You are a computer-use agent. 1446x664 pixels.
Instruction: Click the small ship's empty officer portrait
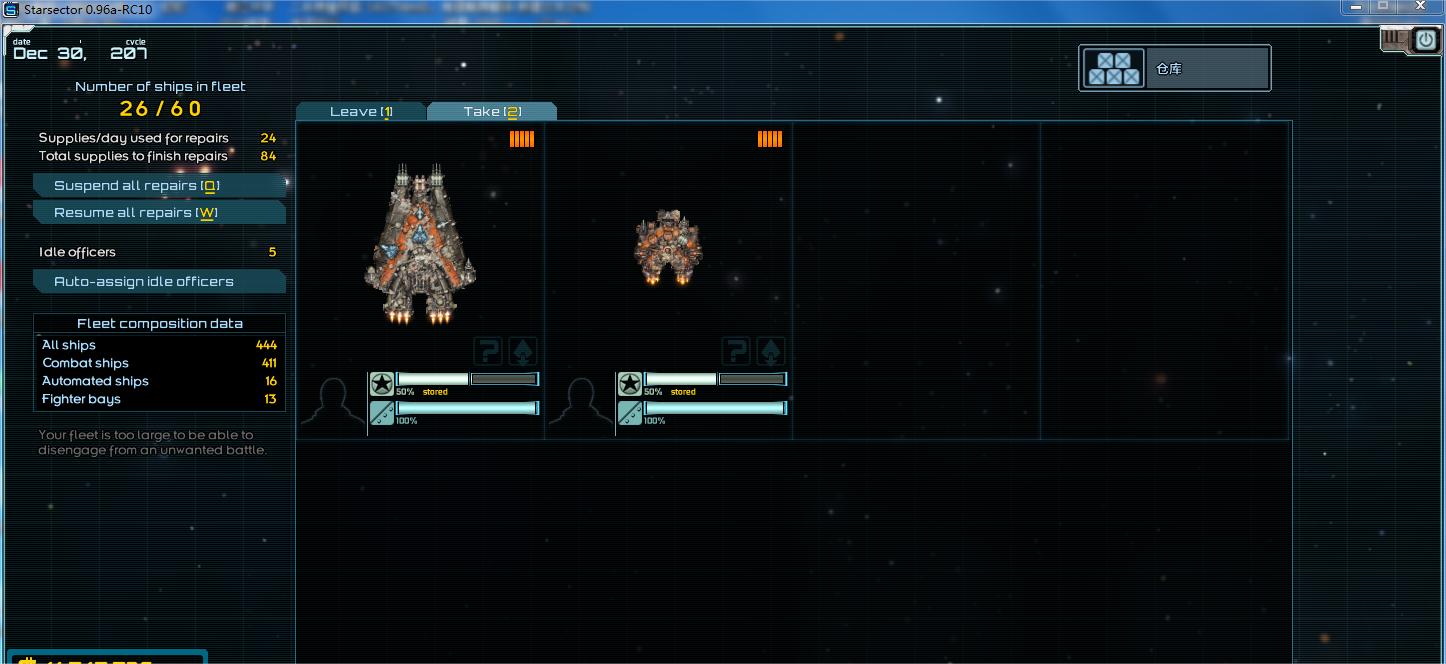point(580,405)
